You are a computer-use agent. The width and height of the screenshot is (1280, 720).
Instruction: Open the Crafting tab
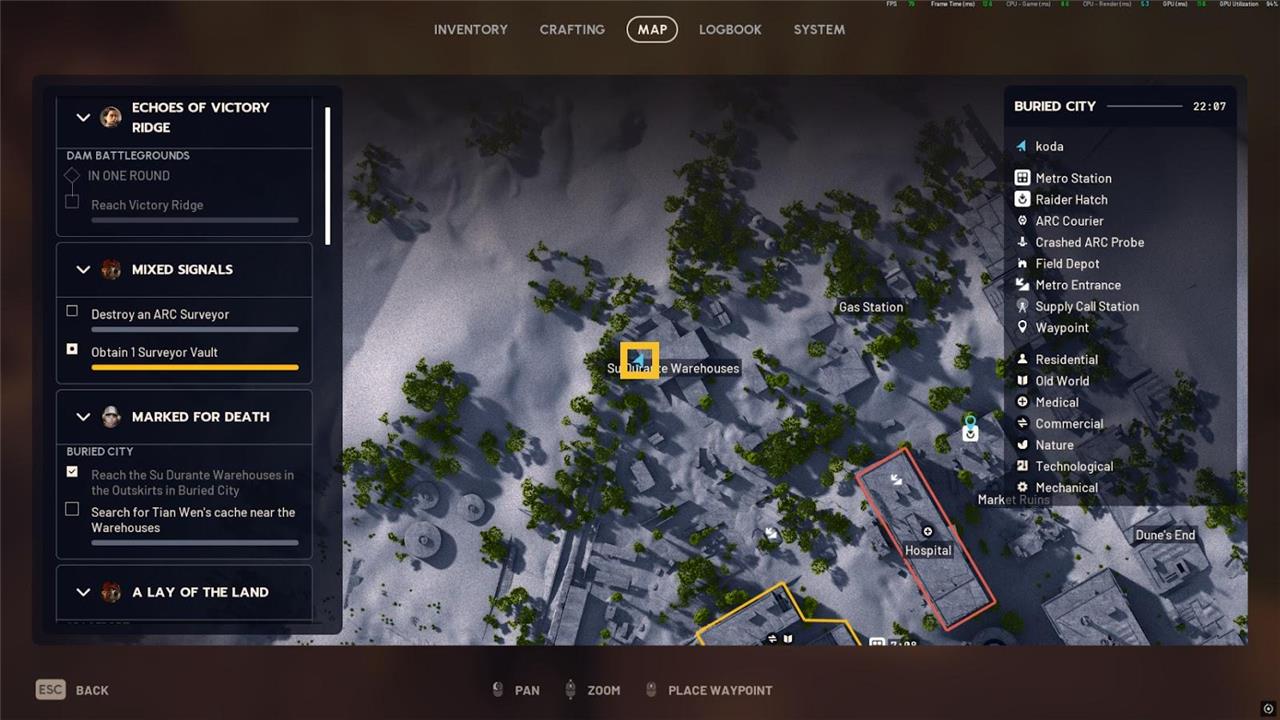coord(572,29)
